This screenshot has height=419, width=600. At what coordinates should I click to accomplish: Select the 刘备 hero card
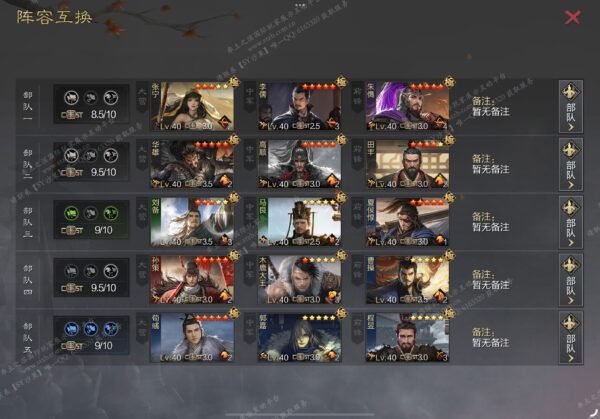191,223
